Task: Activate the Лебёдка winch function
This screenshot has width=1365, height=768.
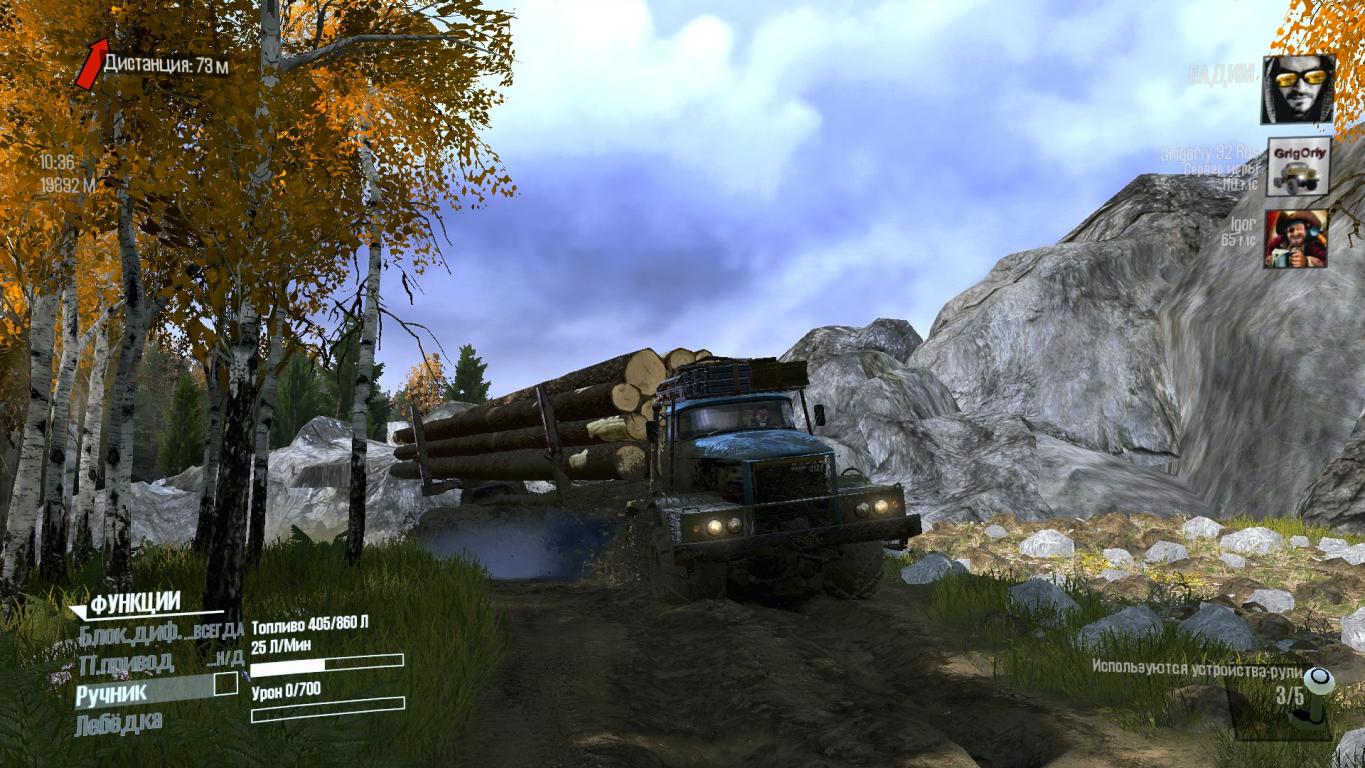Action: pos(119,721)
